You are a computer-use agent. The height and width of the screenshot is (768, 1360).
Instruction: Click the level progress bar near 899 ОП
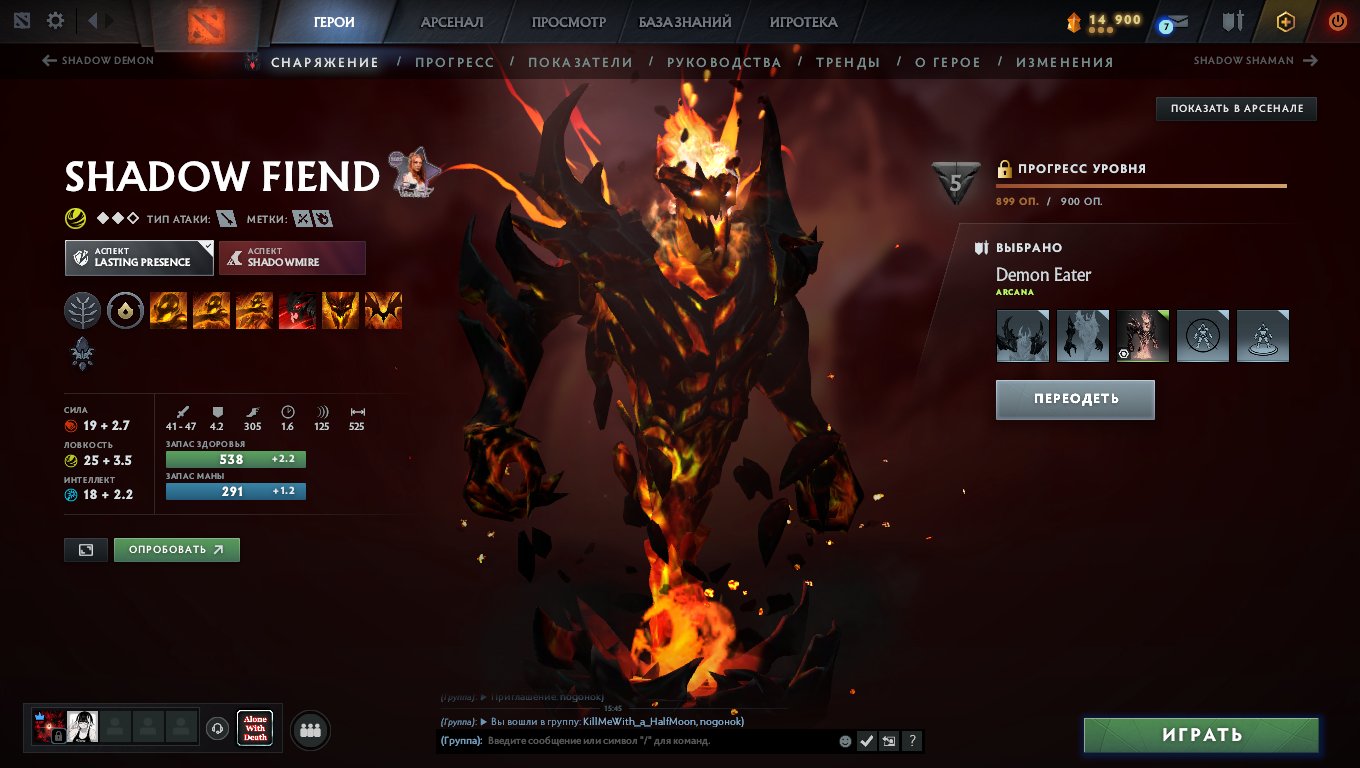(x=1140, y=184)
